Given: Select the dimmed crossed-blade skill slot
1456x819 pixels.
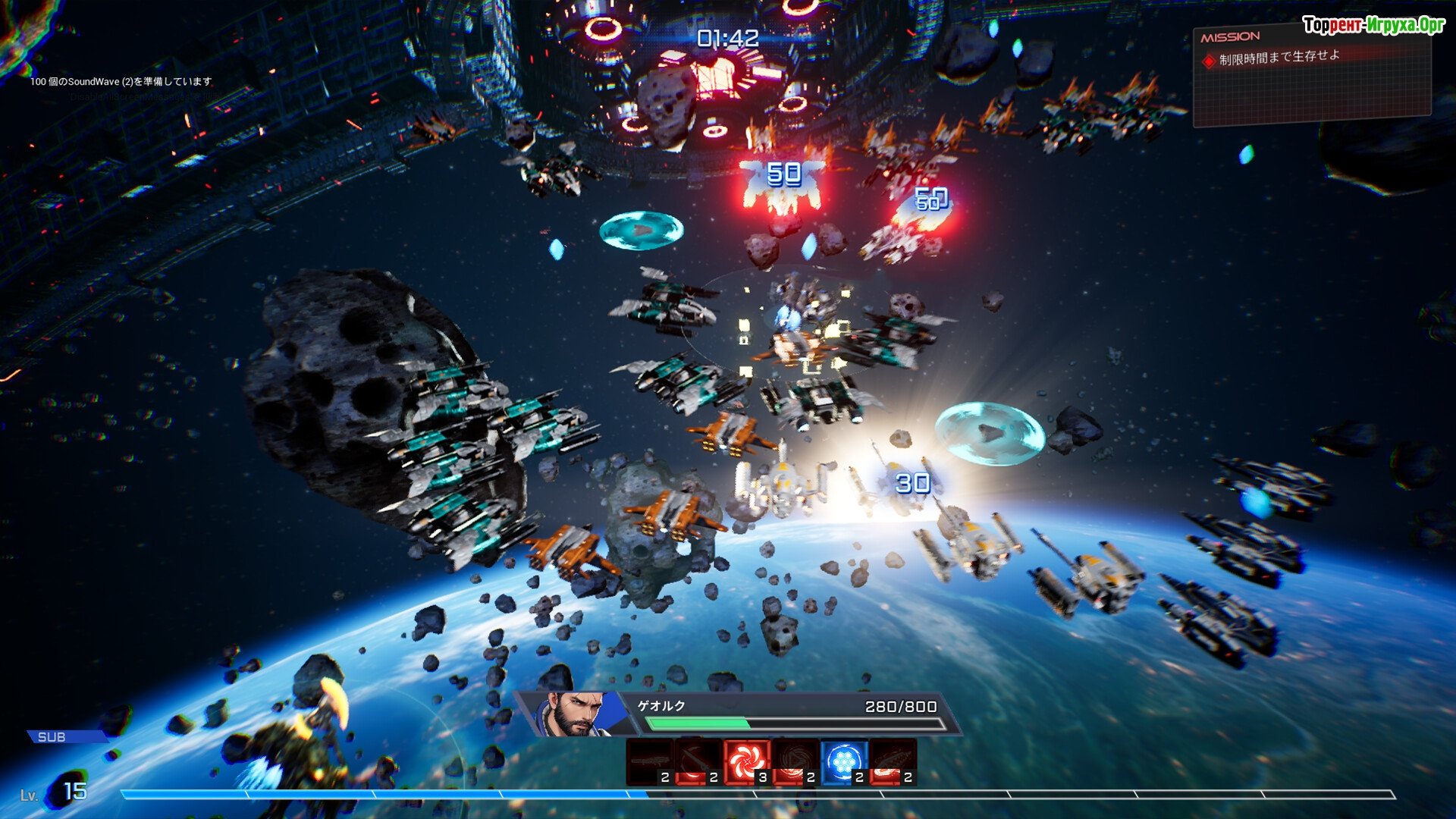Looking at the screenshot, I should coord(698,761).
